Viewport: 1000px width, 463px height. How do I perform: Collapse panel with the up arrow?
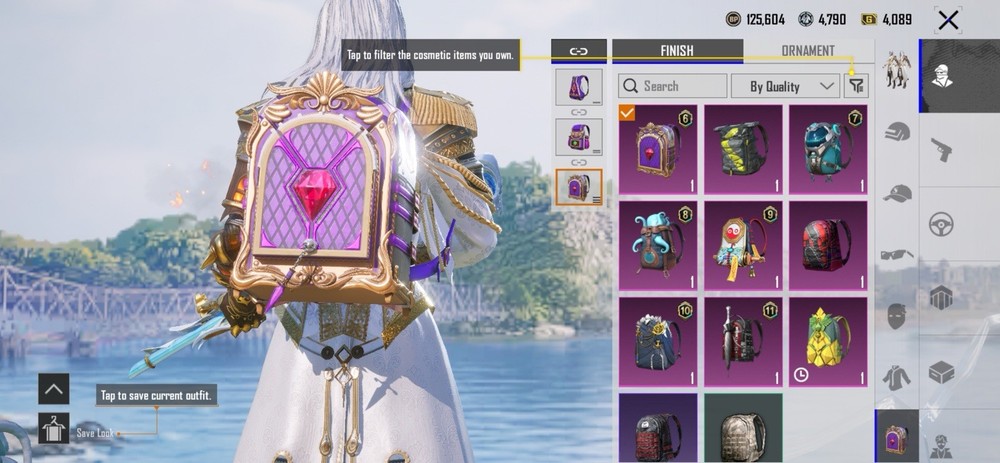pos(54,388)
